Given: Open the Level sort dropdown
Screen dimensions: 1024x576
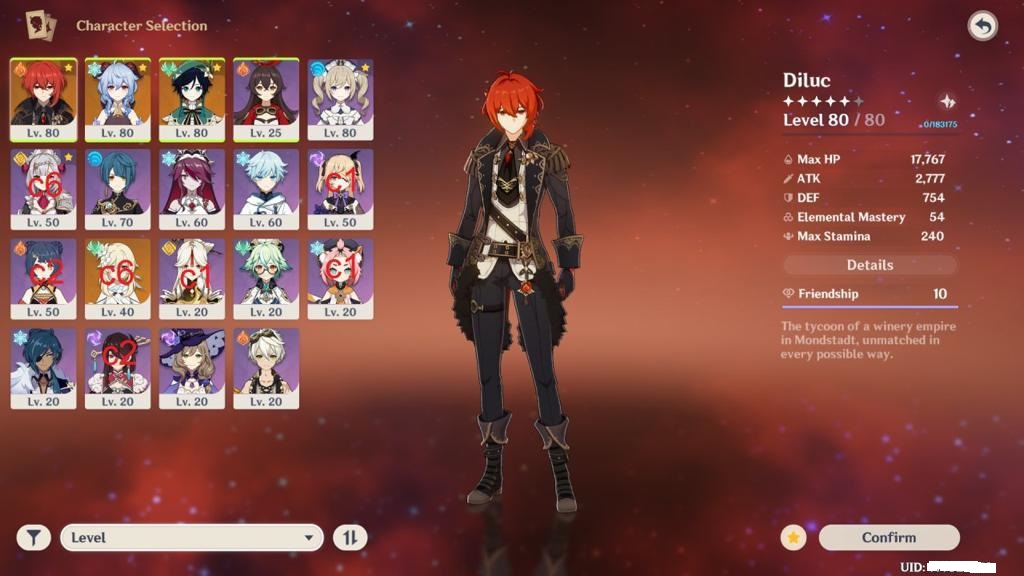Looking at the screenshot, I should (x=191, y=538).
